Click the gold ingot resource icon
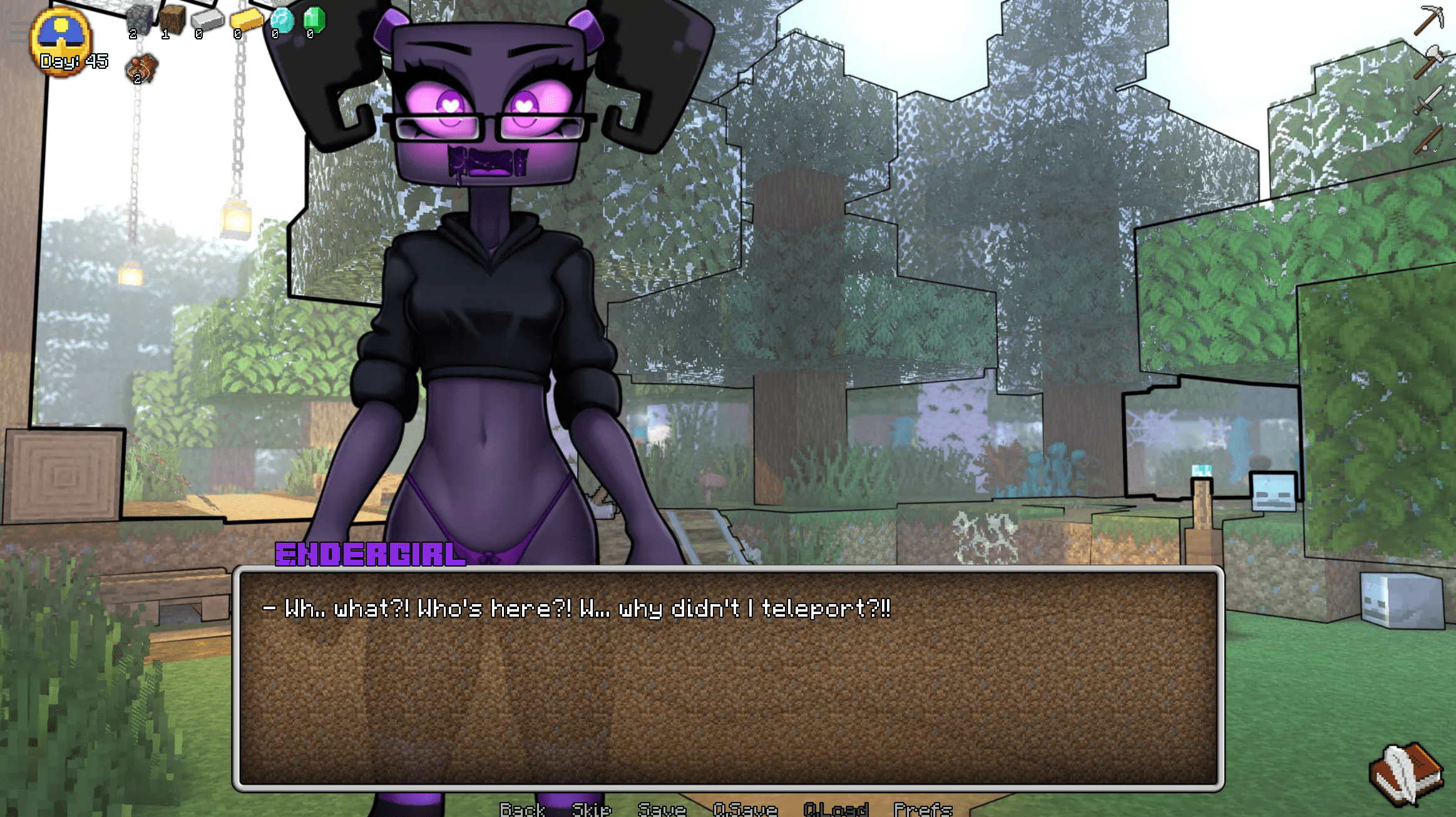Screen dimensions: 1456x817 (245, 21)
